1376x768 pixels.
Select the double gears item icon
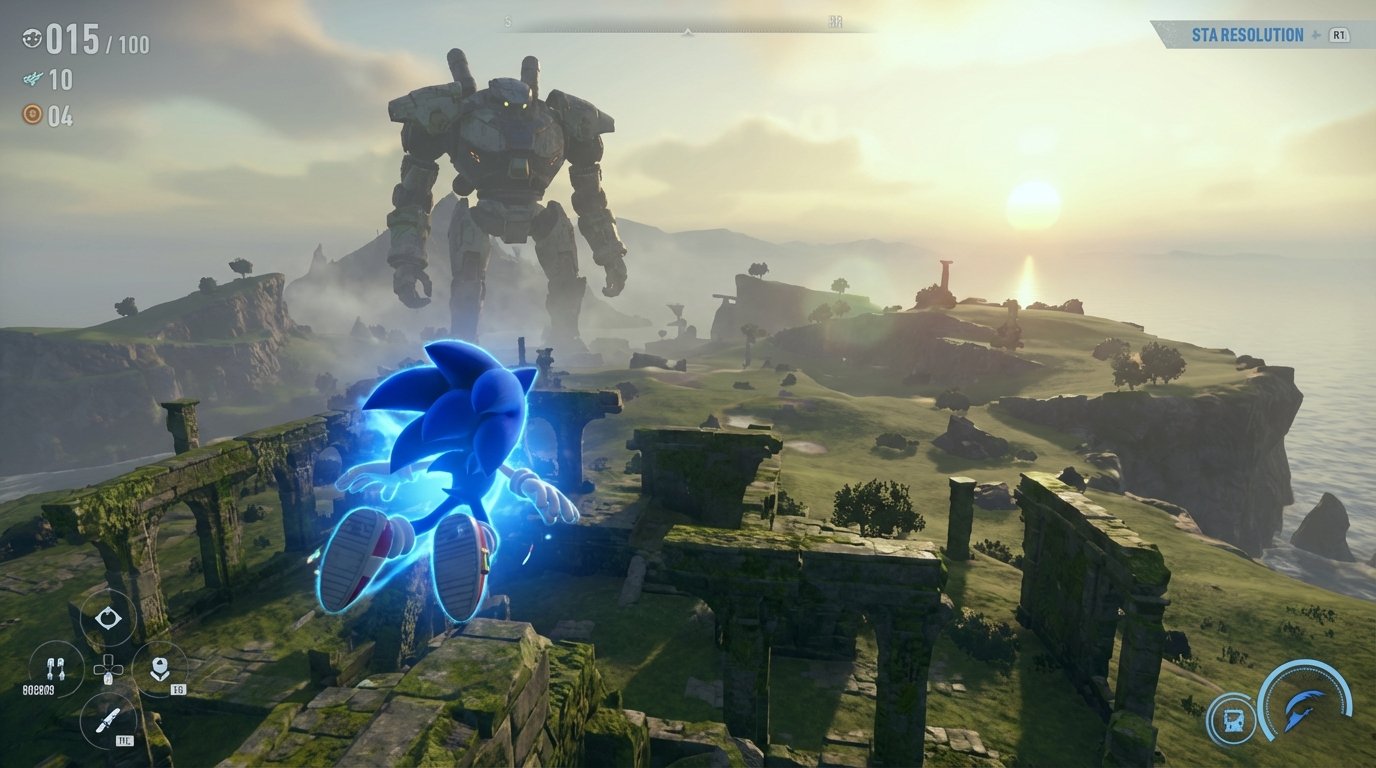56,667
